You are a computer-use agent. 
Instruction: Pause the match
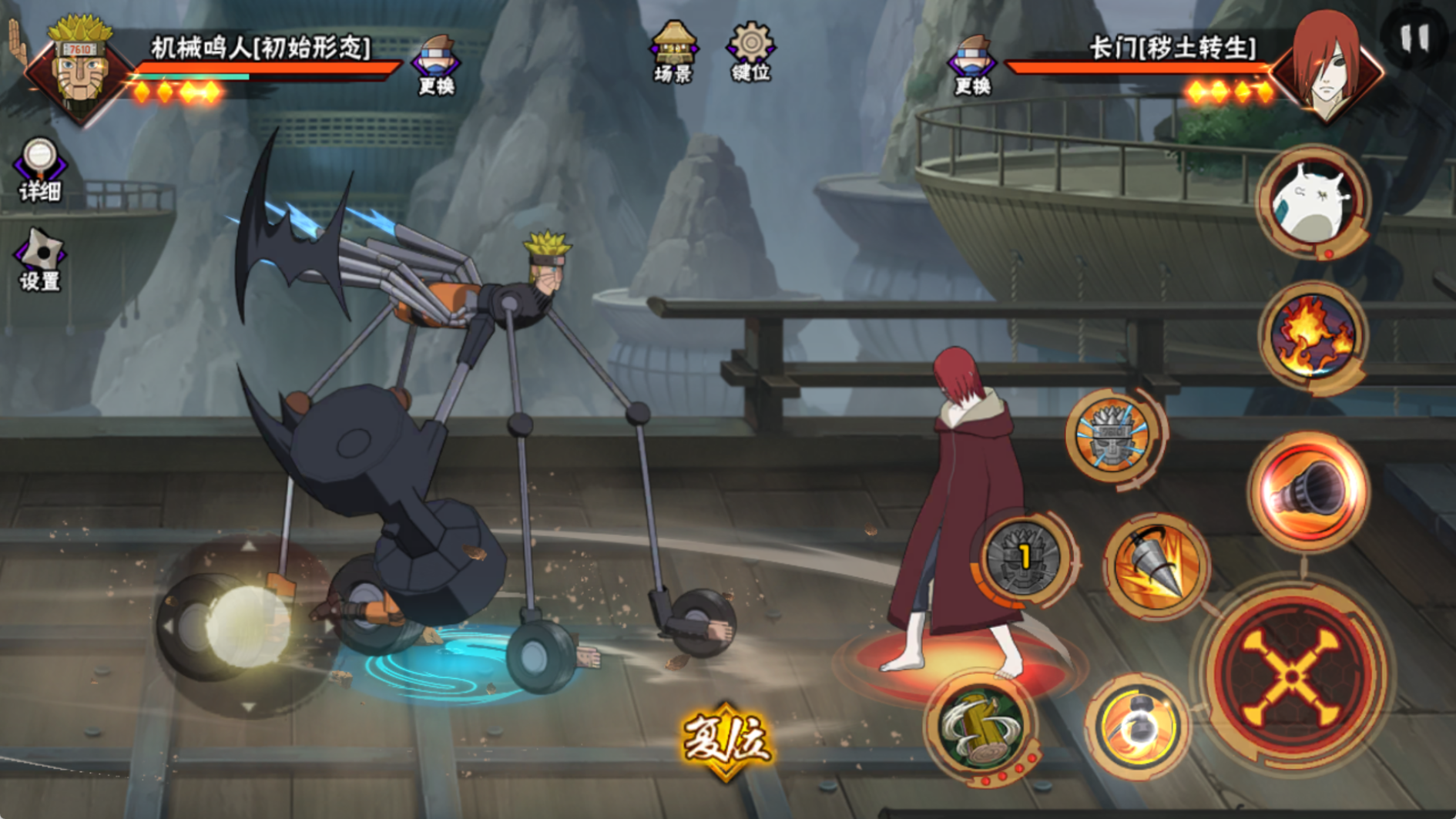1415,38
